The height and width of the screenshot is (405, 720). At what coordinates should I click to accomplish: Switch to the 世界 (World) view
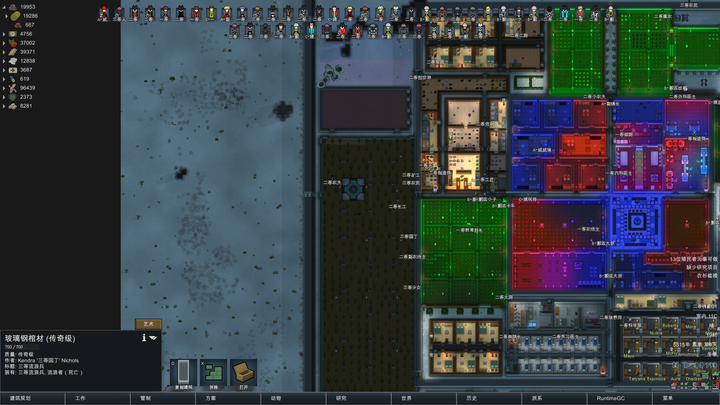pos(407,398)
